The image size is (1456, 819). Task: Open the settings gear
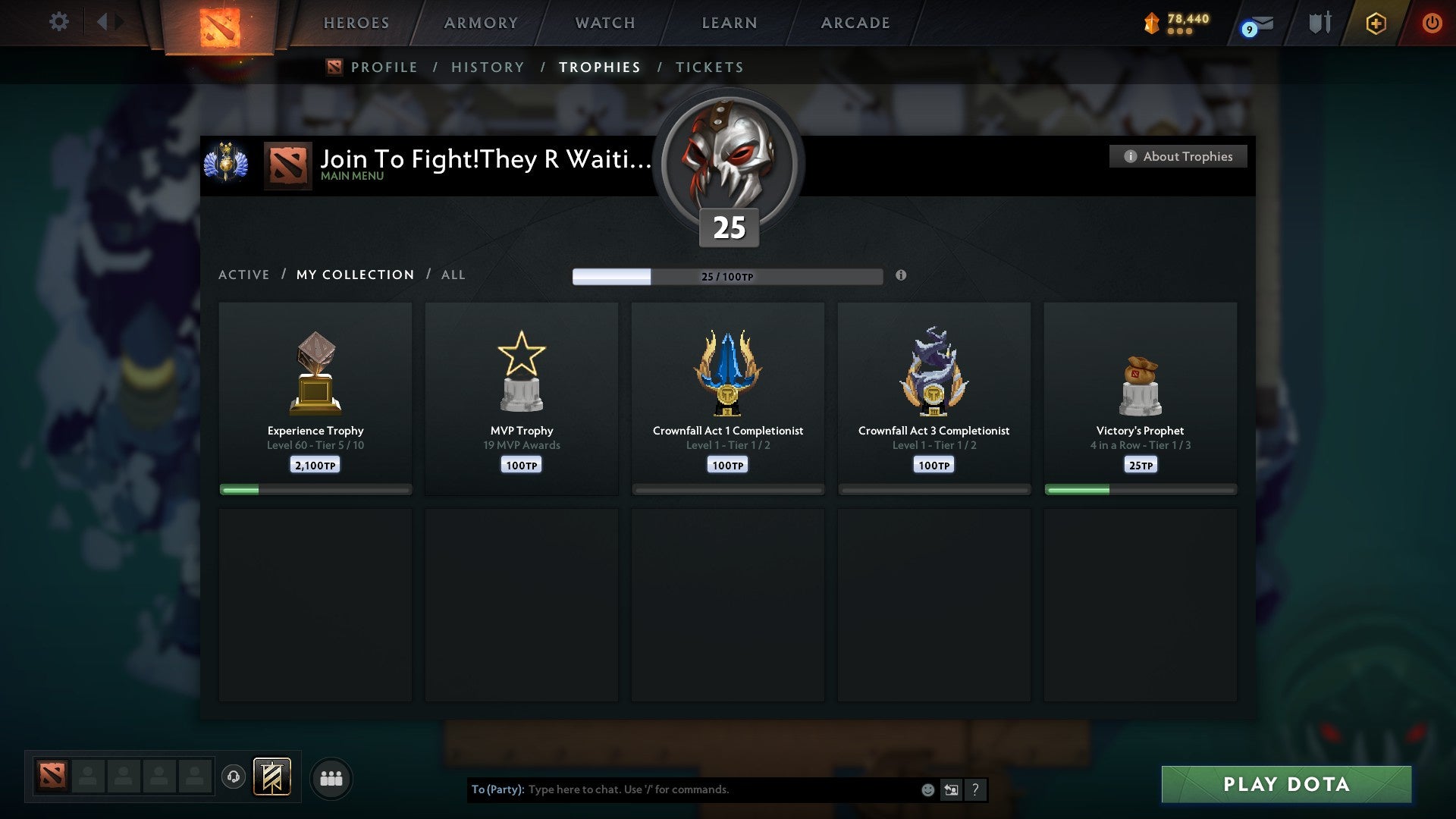click(x=58, y=21)
